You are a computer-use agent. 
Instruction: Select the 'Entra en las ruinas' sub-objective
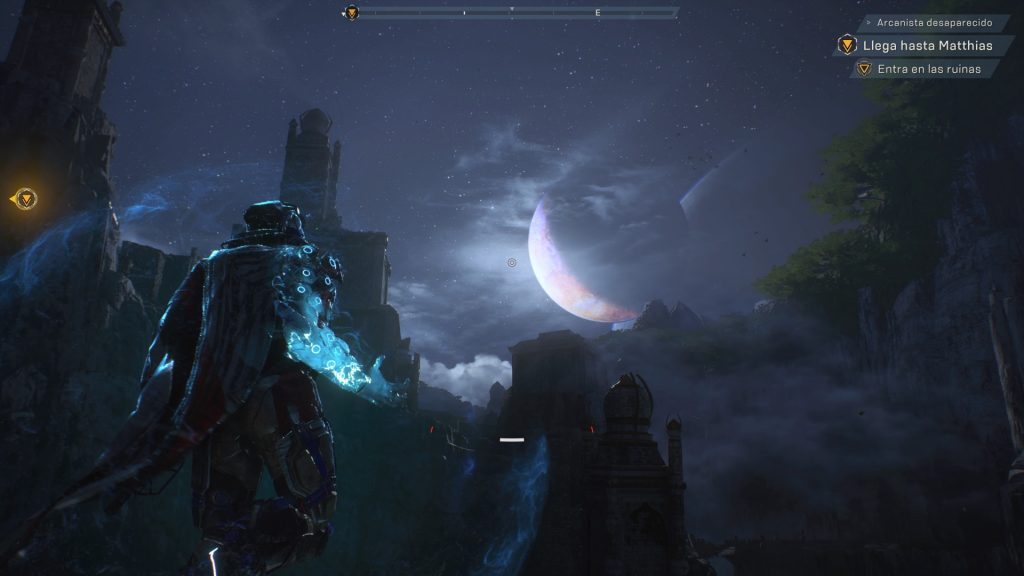(929, 69)
